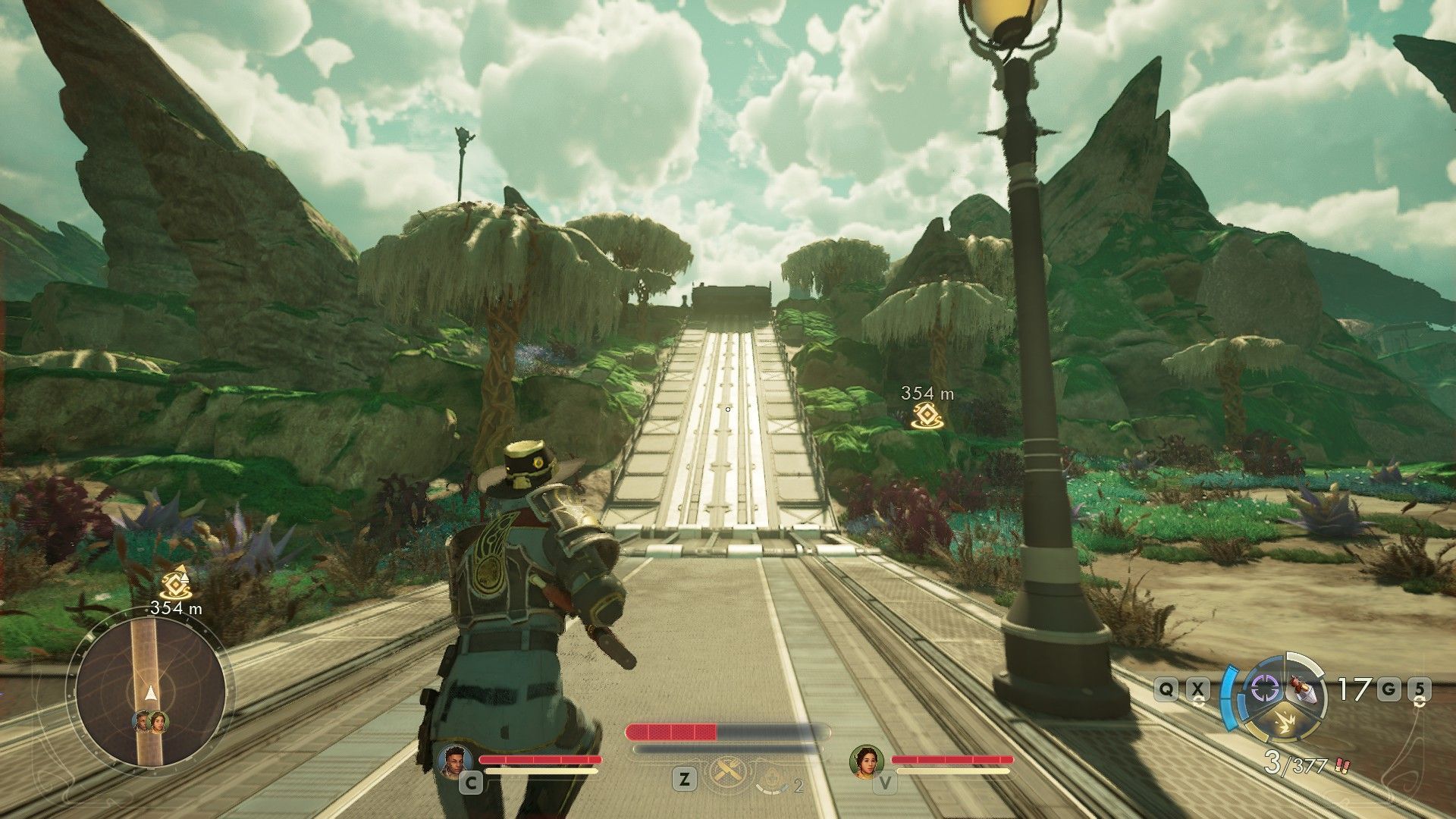1456x819 pixels.
Task: Select the male companion portrait
Action: coord(455,760)
